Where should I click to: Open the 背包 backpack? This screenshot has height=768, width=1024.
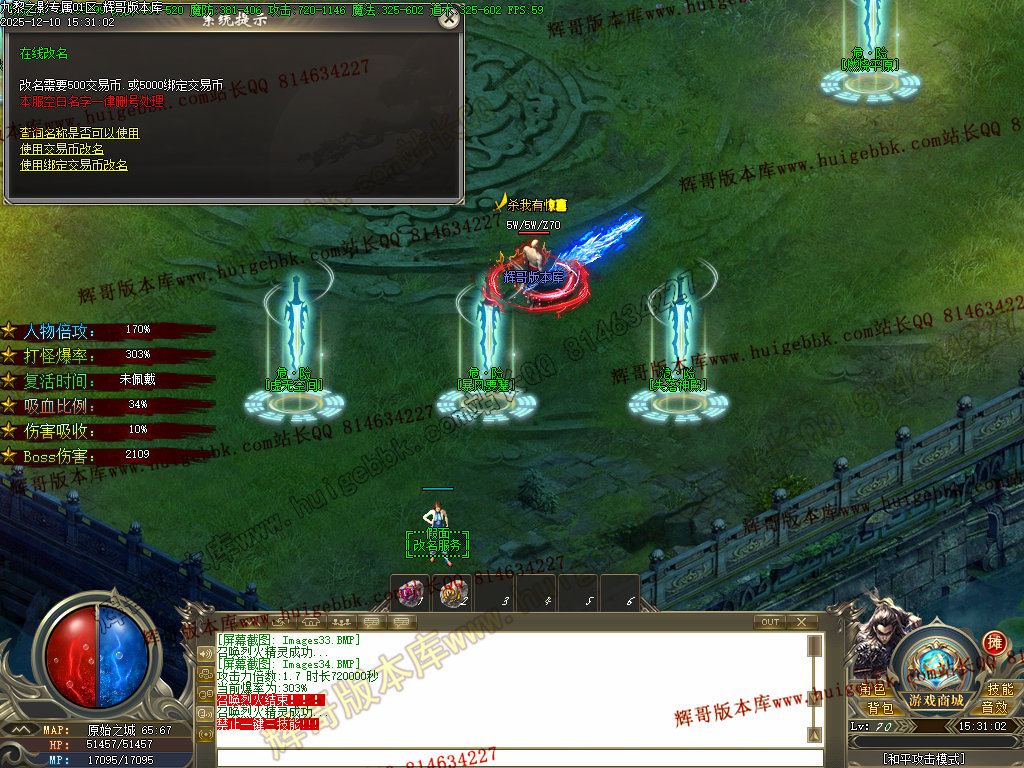(880, 707)
